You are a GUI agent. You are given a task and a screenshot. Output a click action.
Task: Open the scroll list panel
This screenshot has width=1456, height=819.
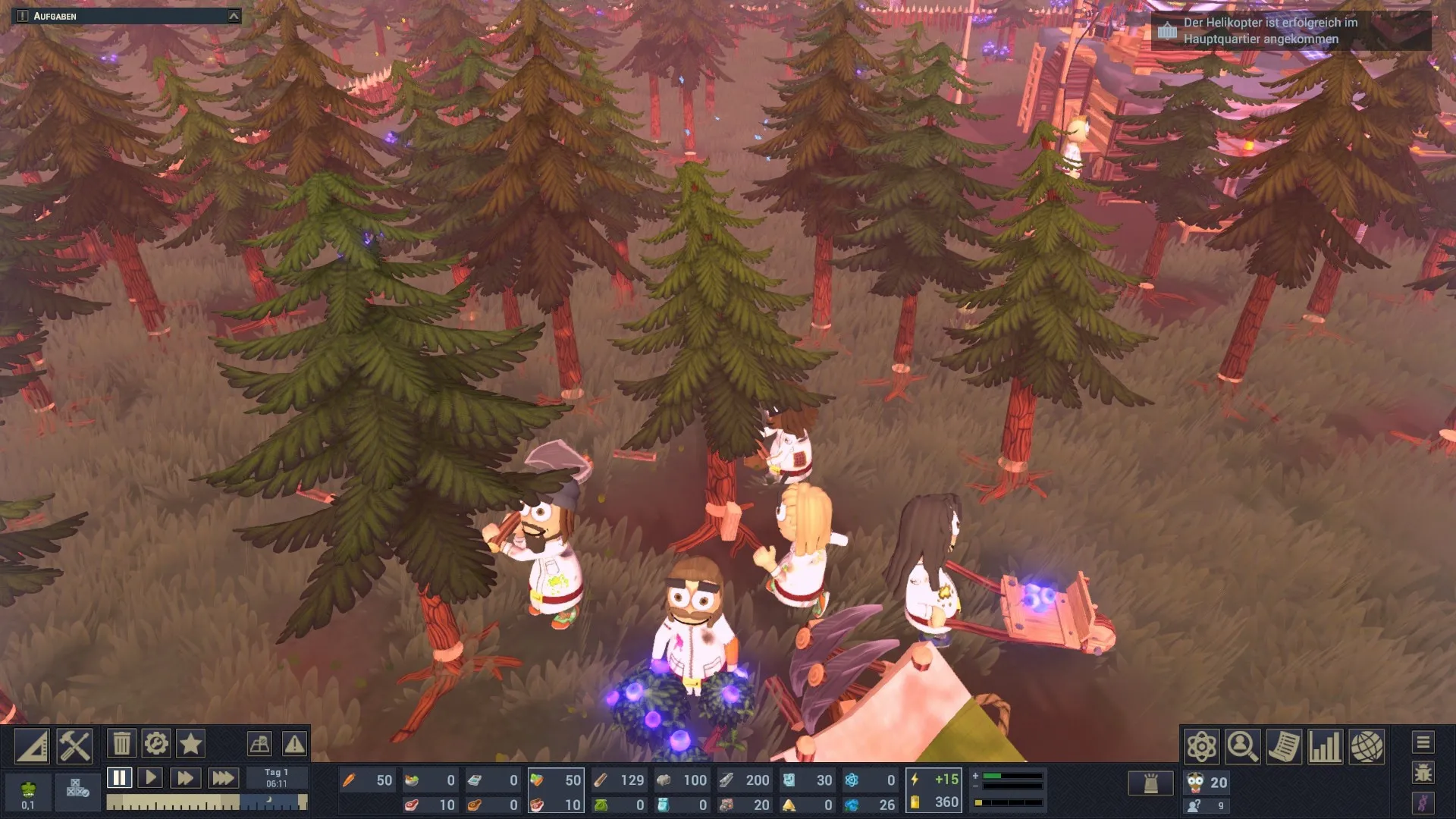pos(1284,747)
